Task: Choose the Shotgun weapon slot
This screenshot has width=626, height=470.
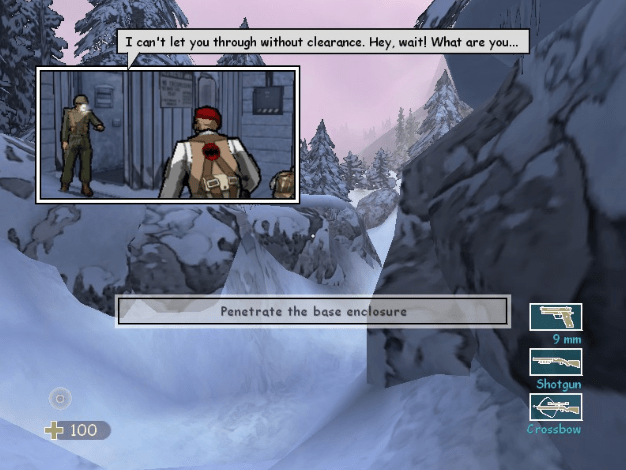Action: tap(555, 361)
